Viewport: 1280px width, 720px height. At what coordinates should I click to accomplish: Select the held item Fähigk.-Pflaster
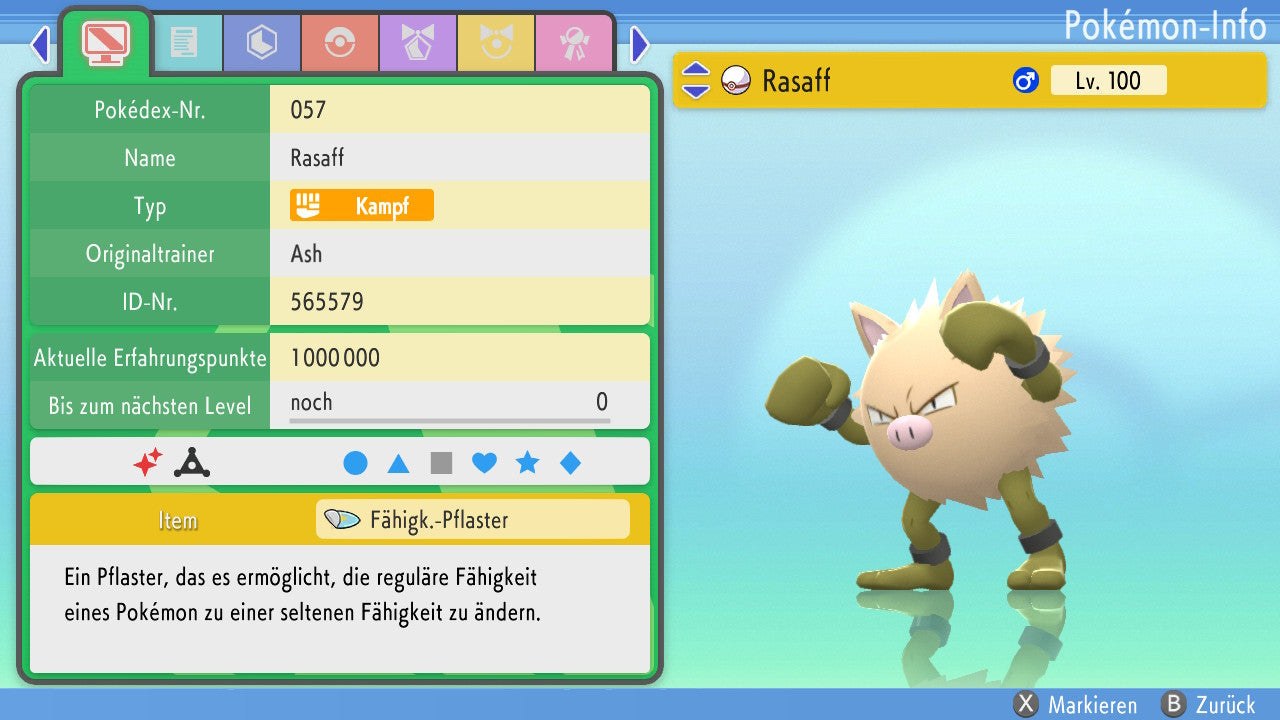coord(472,520)
